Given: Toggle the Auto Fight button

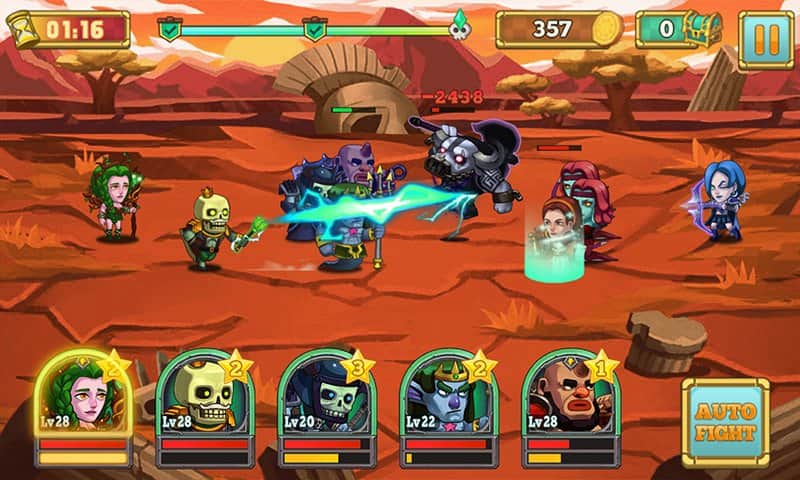Looking at the screenshot, I should [725, 422].
